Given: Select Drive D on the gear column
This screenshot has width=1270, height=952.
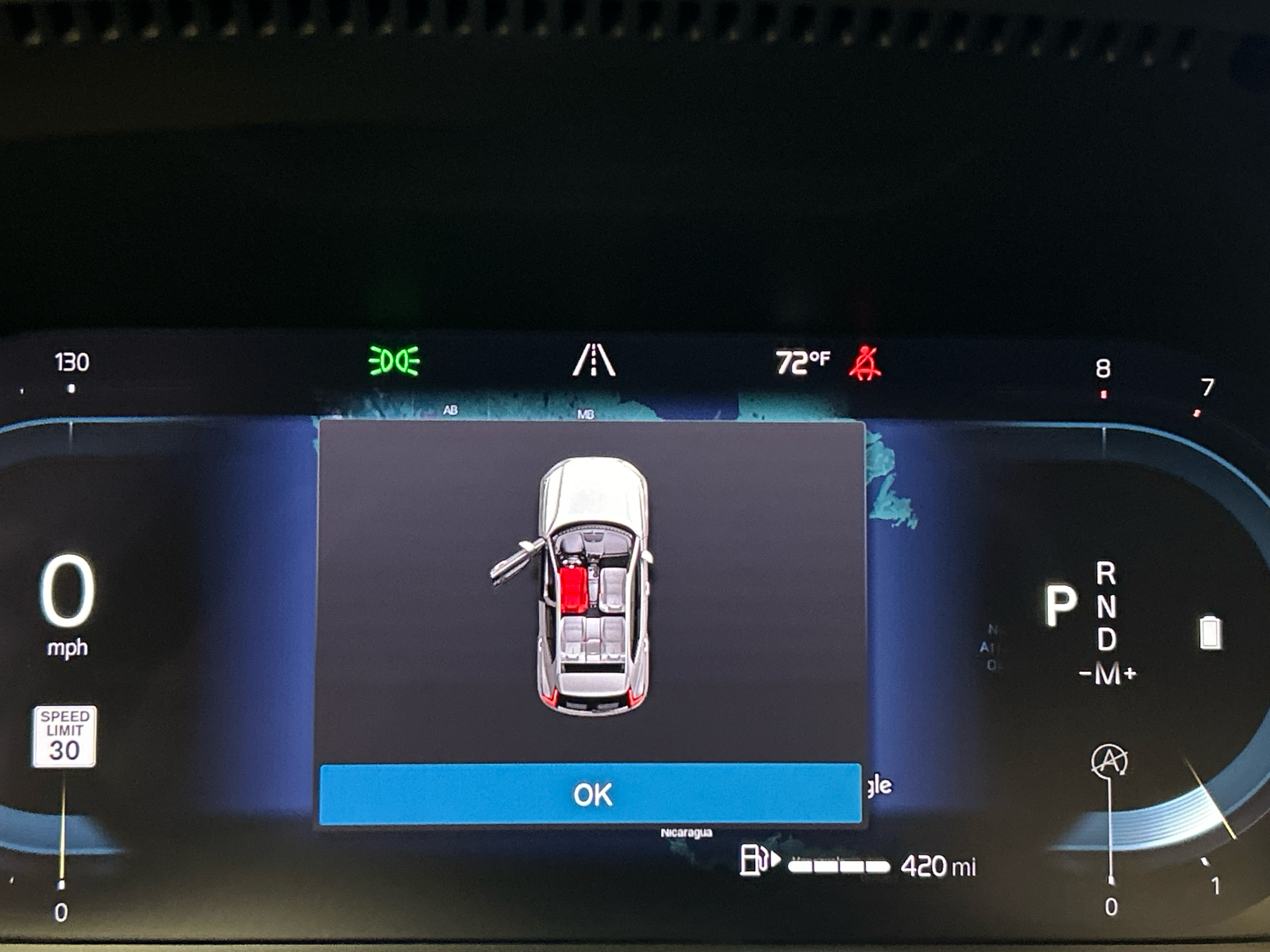Looking at the screenshot, I should (x=1105, y=639).
